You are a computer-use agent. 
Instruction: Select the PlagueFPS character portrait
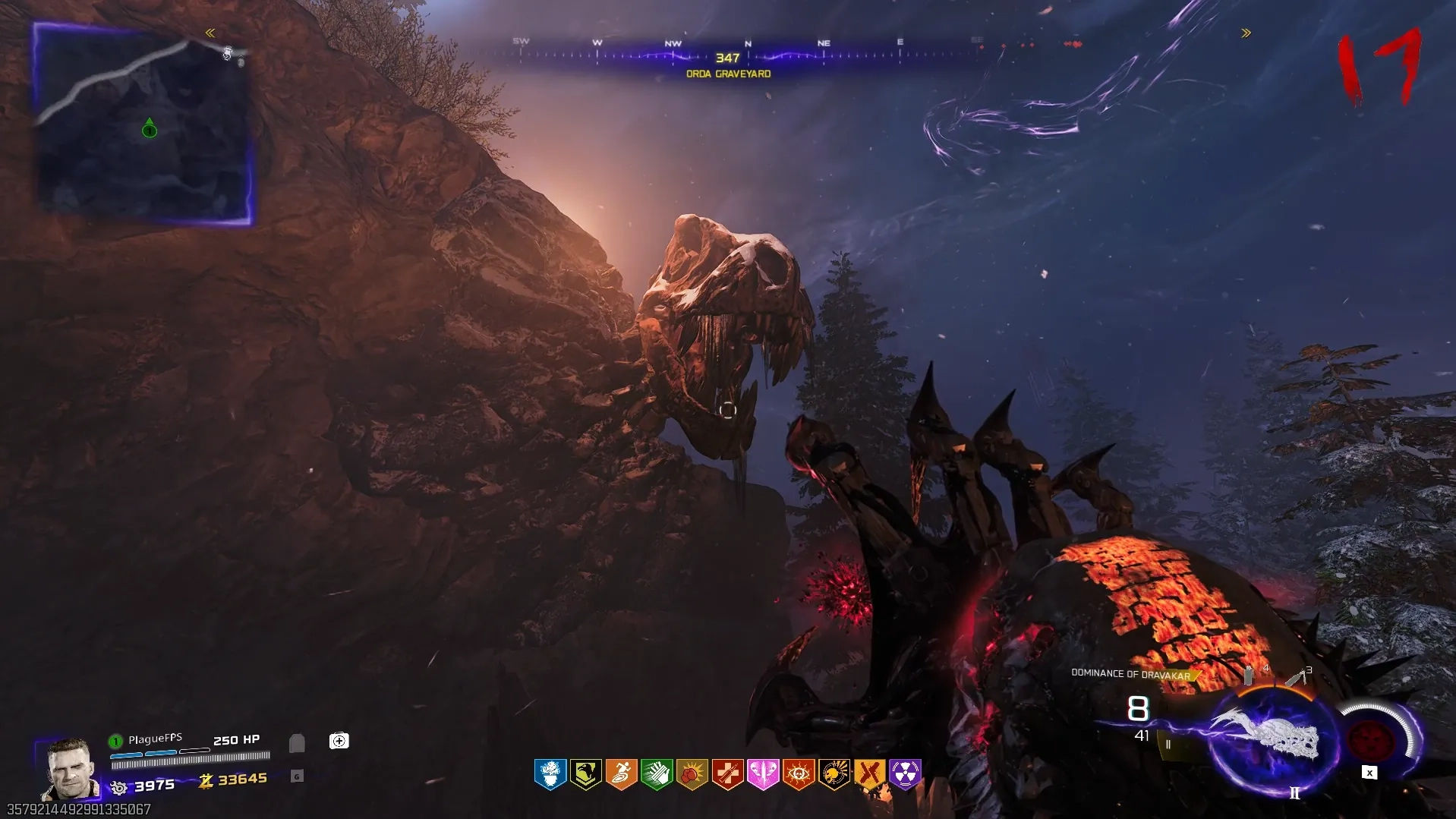pyautogui.click(x=70, y=768)
